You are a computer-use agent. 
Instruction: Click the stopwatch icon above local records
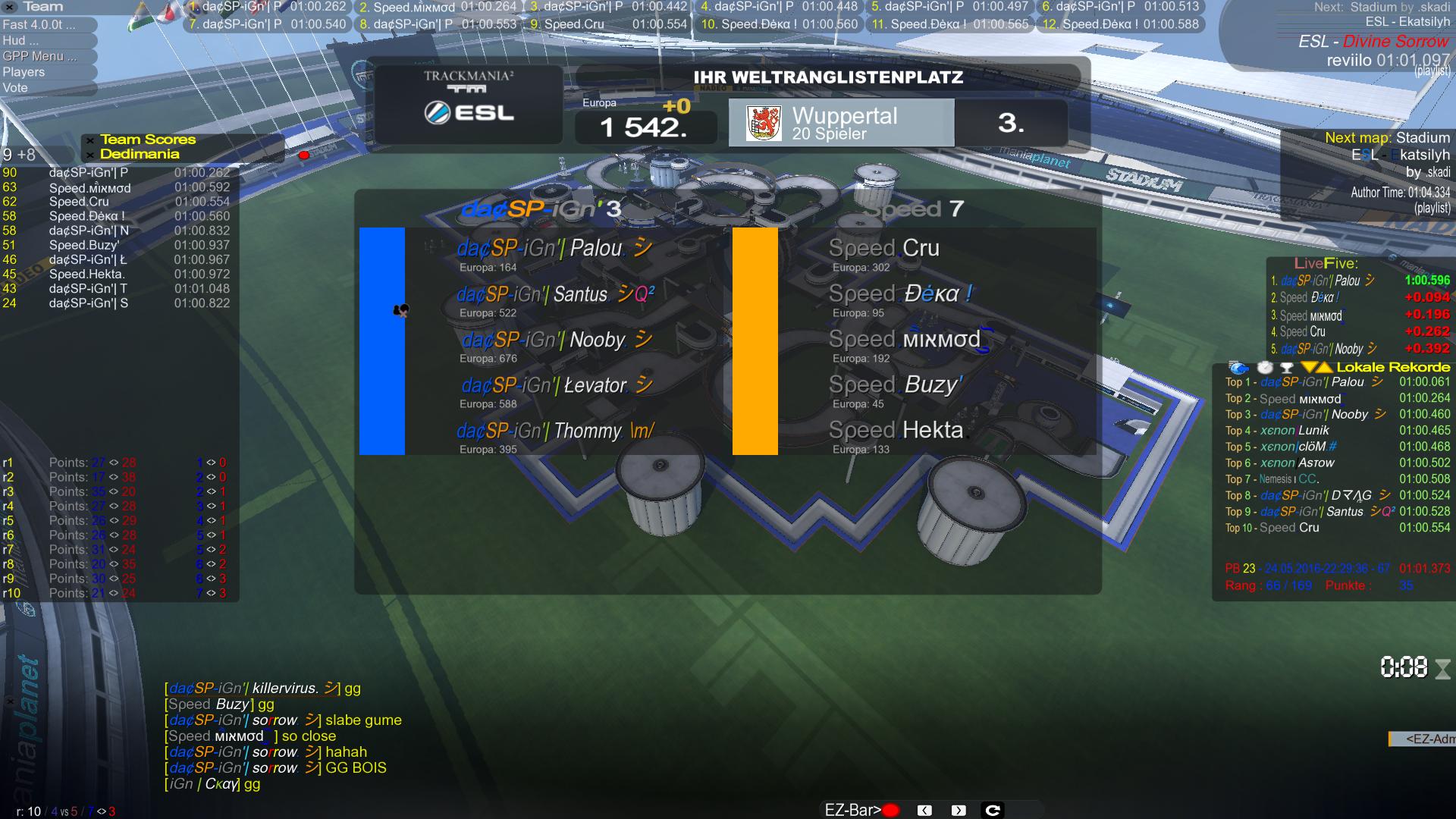coord(1265,368)
